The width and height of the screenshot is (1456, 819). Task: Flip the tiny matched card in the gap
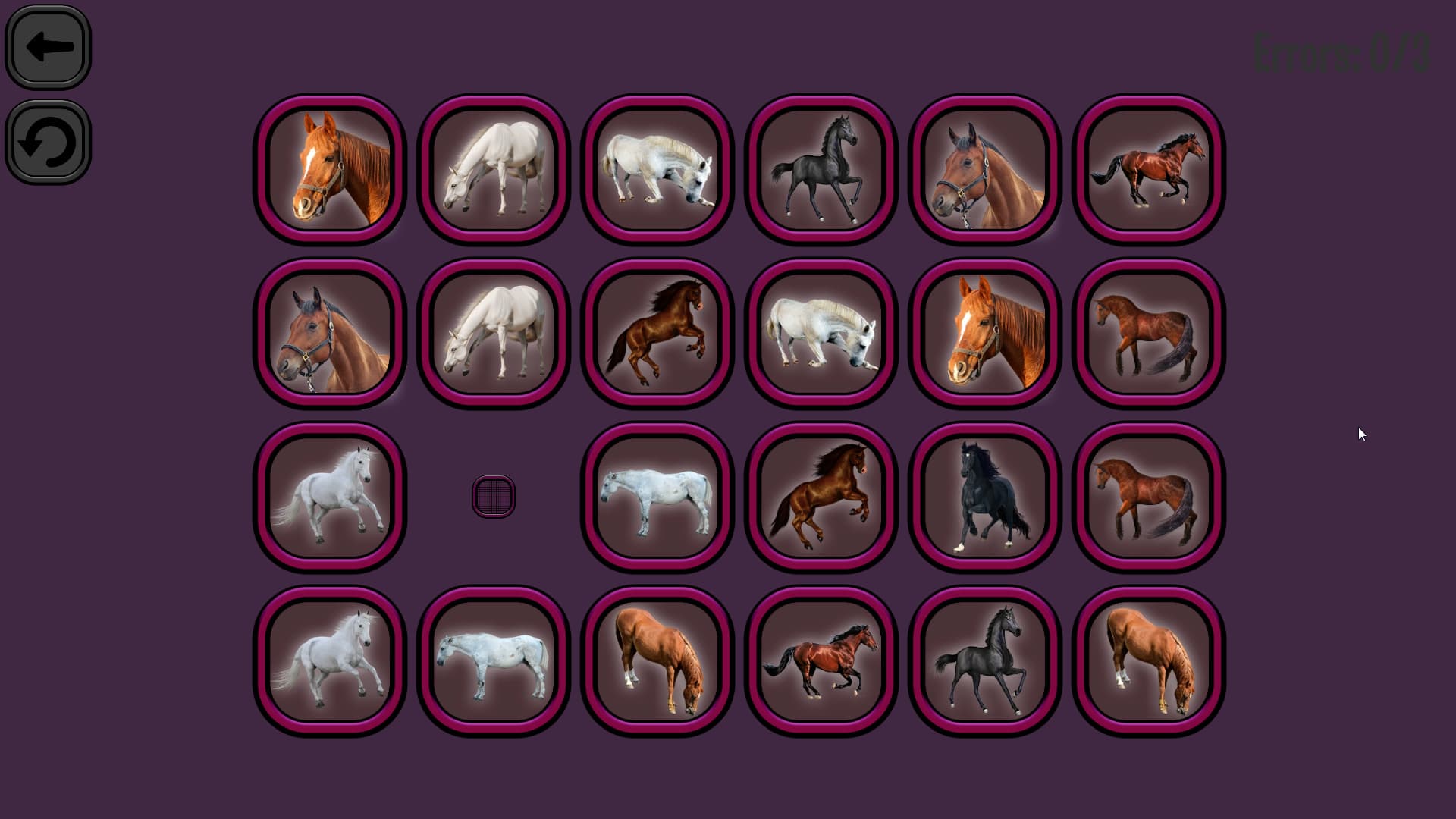tap(493, 494)
